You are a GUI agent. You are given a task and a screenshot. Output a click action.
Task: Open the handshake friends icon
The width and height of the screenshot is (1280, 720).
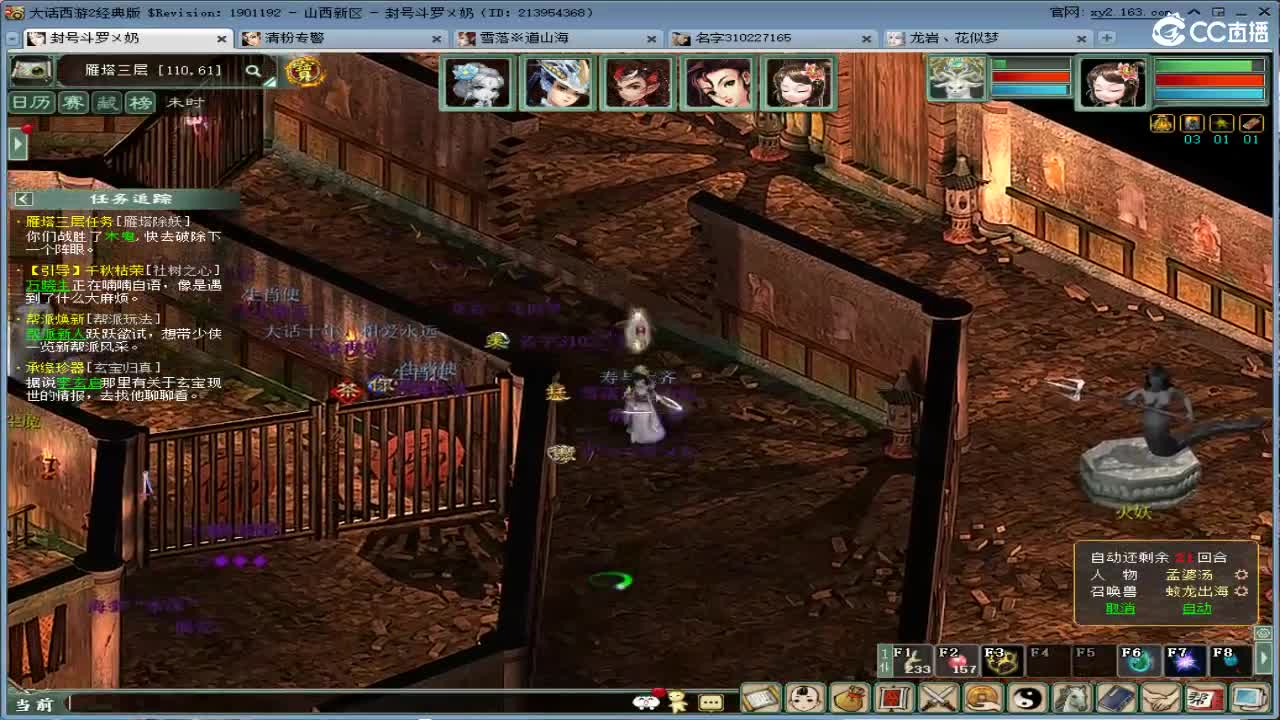pyautogui.click(x=1160, y=697)
